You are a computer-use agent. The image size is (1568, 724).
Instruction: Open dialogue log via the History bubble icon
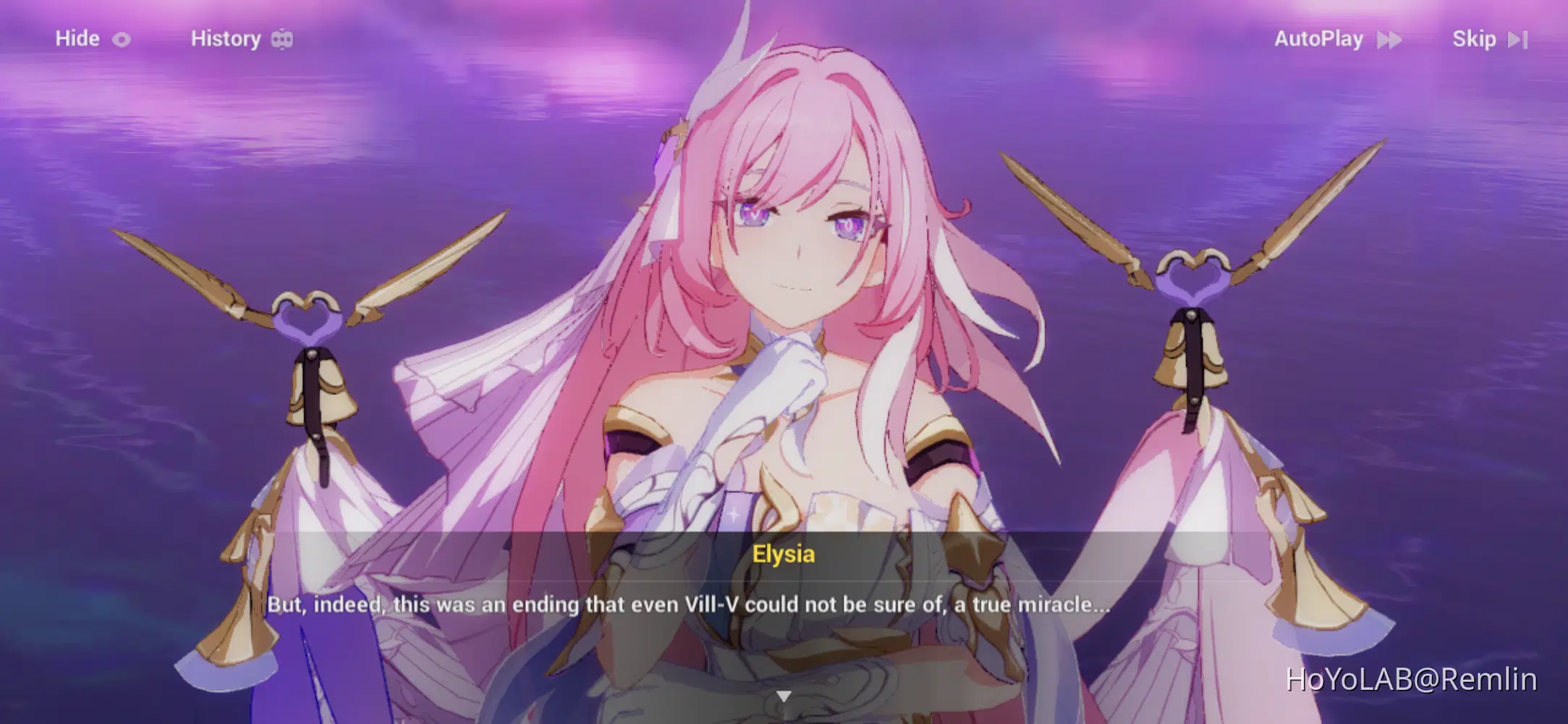(x=284, y=38)
